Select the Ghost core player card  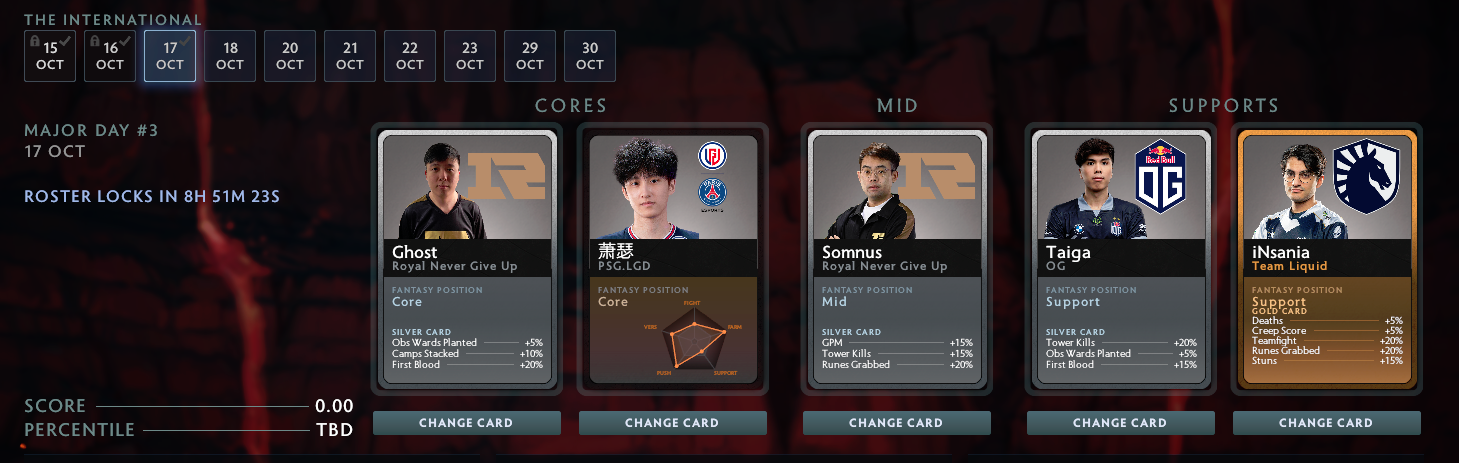click(x=466, y=259)
